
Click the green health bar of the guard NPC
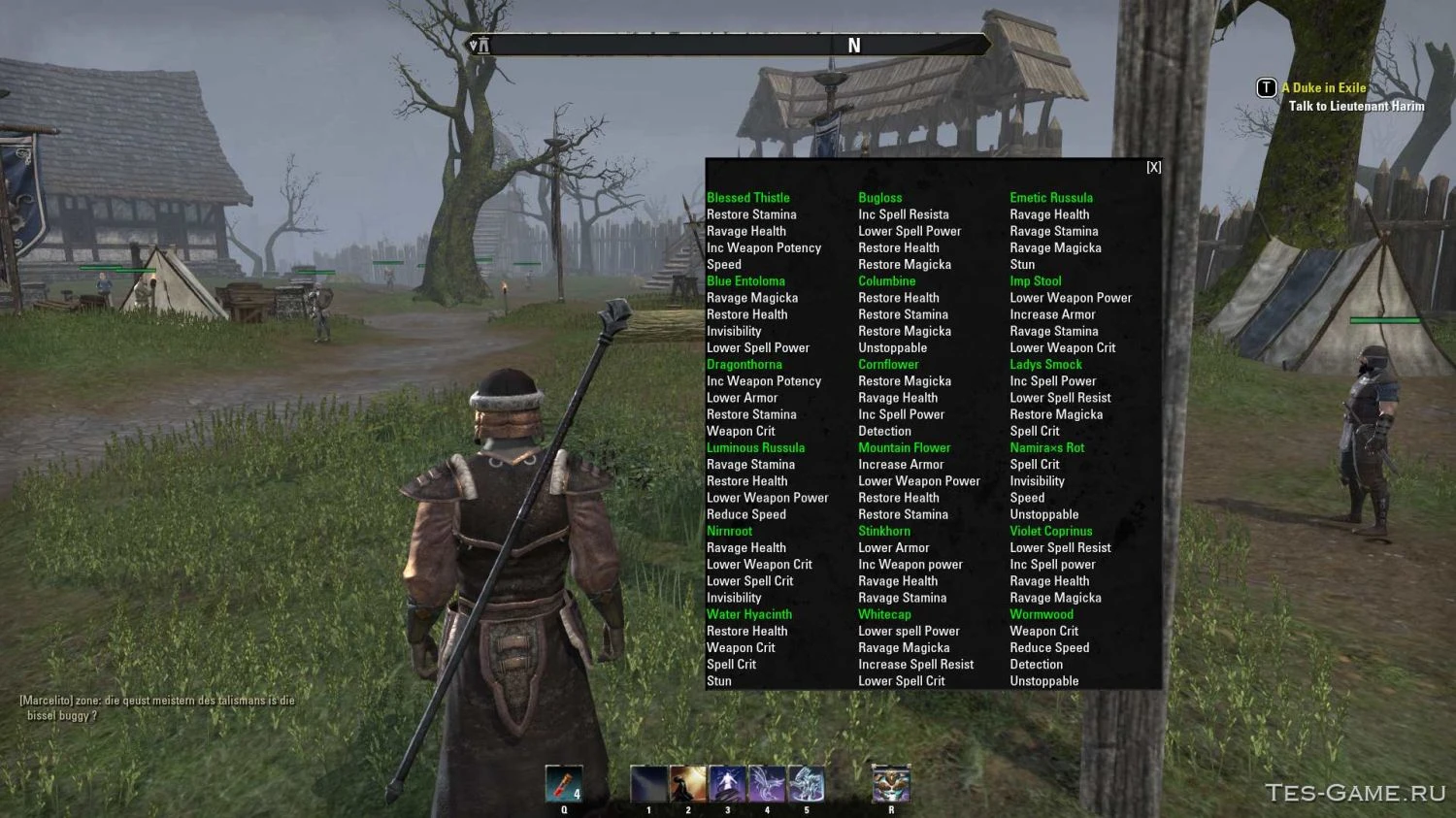[x=1385, y=318]
